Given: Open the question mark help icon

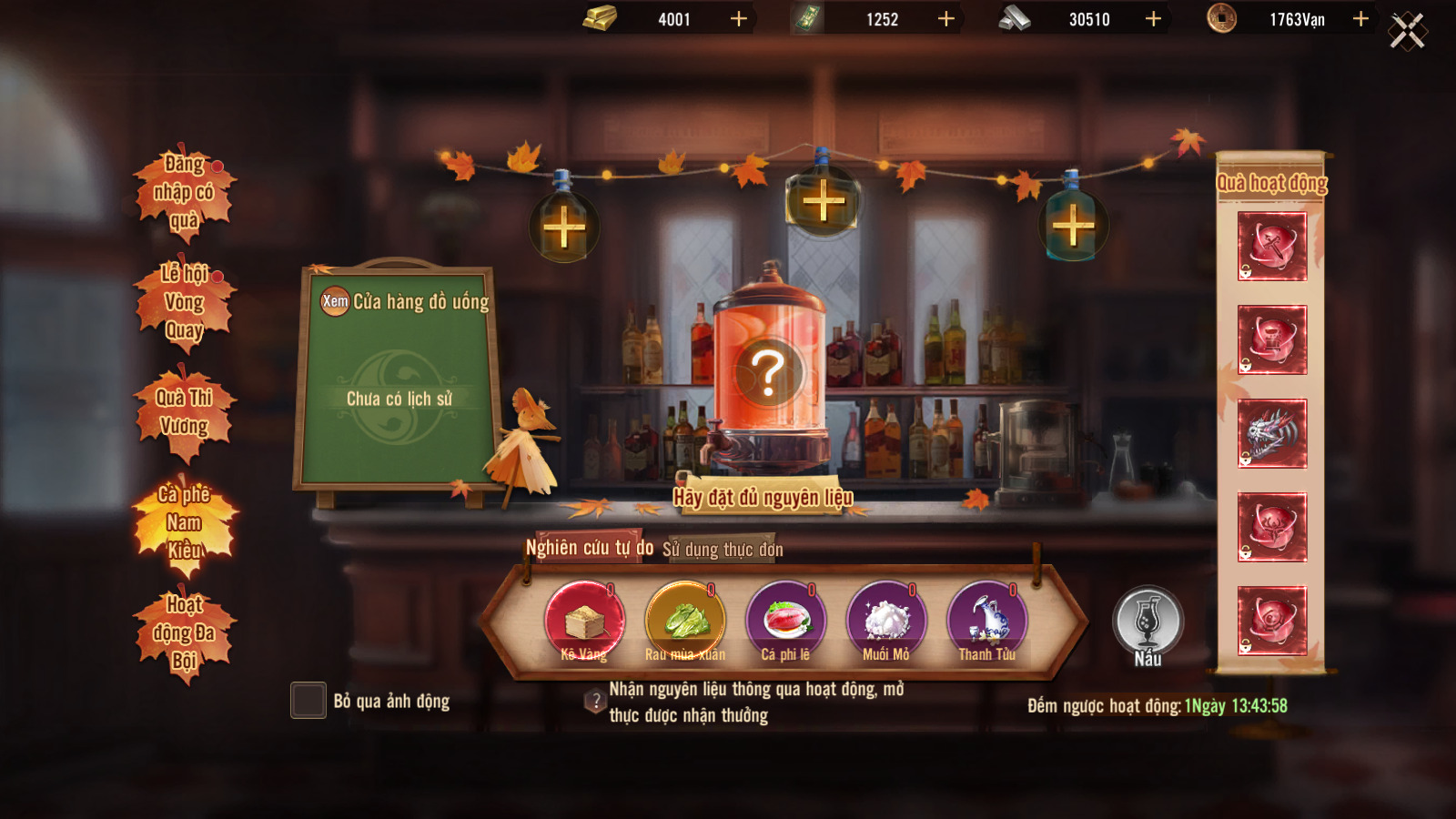Looking at the screenshot, I should click(x=595, y=702).
